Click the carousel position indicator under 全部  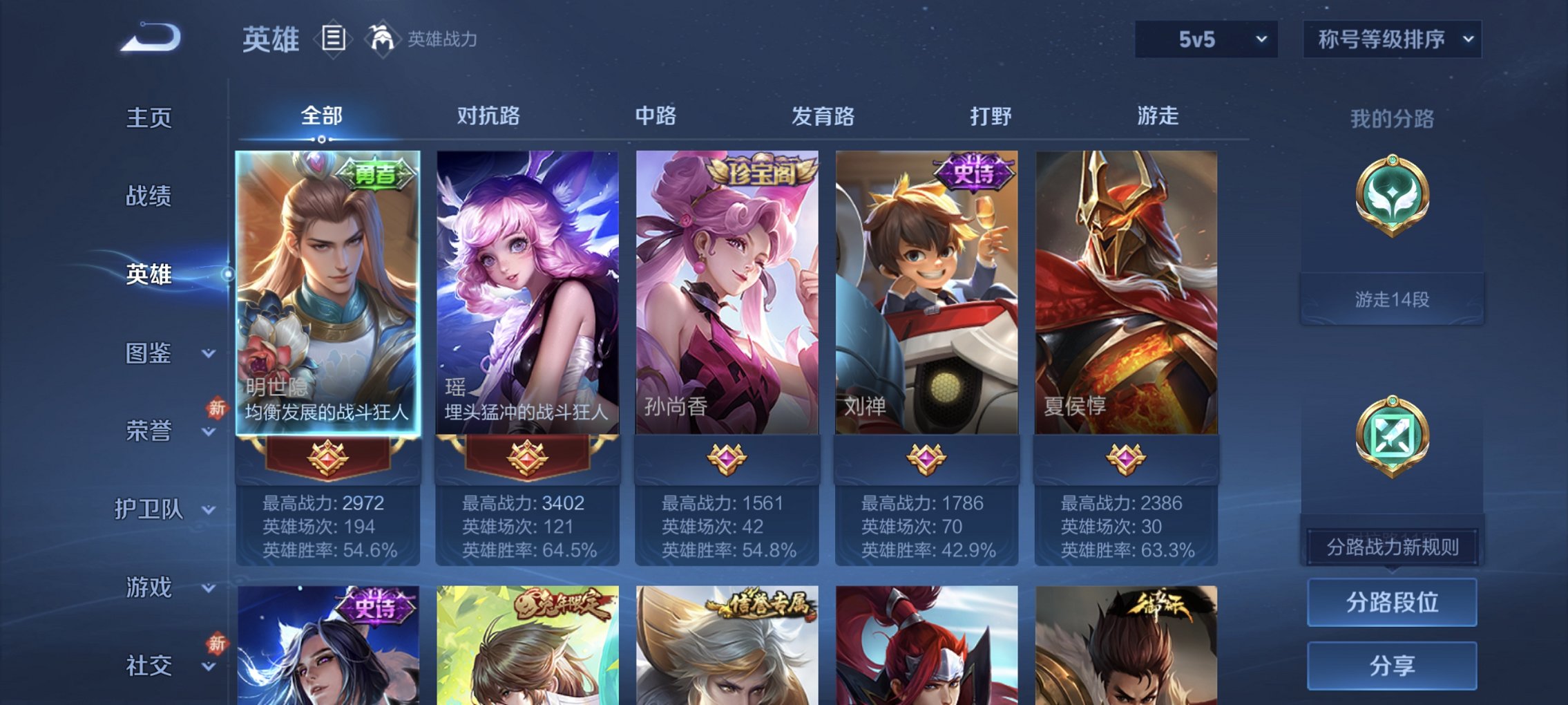322,138
